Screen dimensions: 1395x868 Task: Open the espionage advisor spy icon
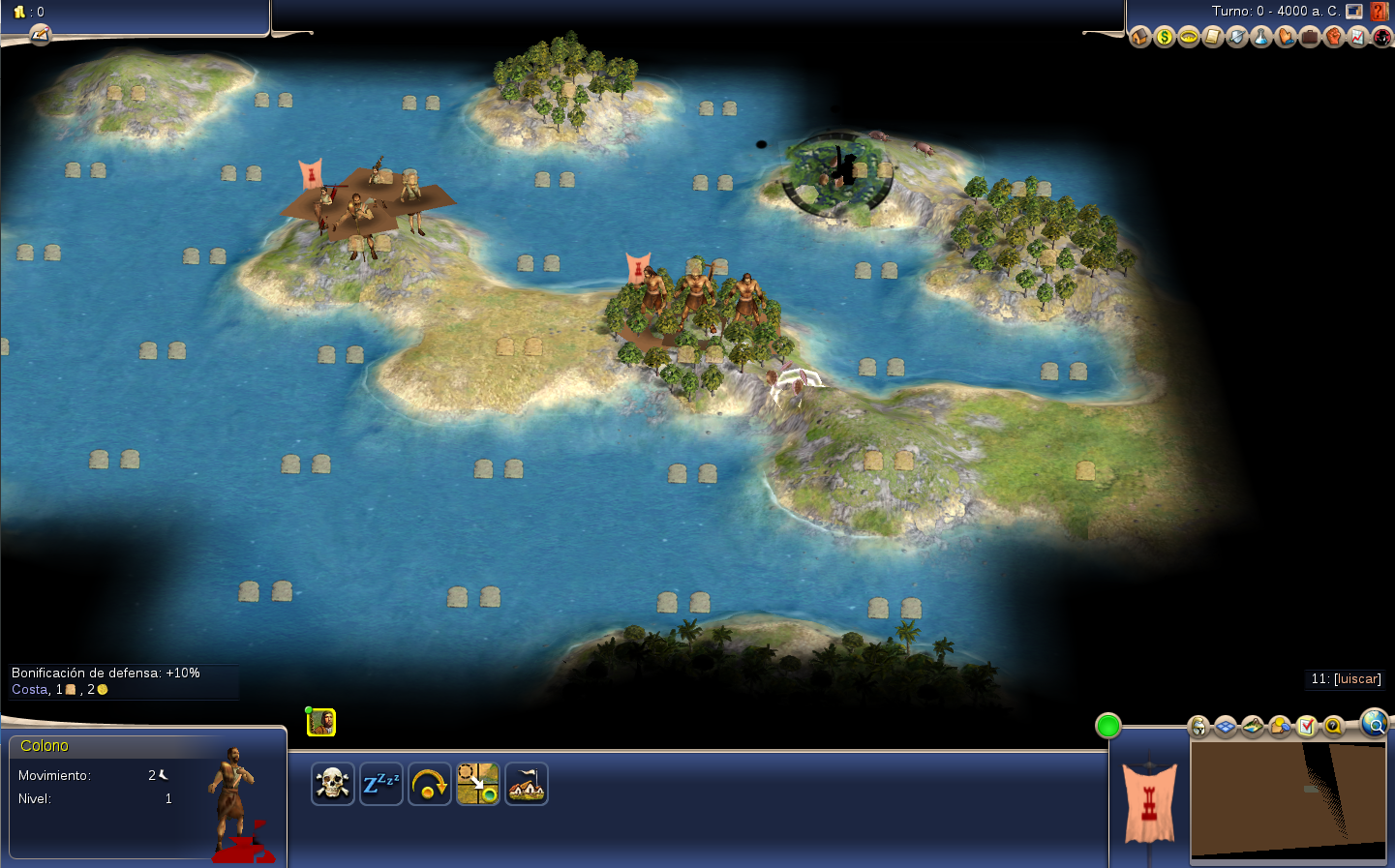(1381, 37)
